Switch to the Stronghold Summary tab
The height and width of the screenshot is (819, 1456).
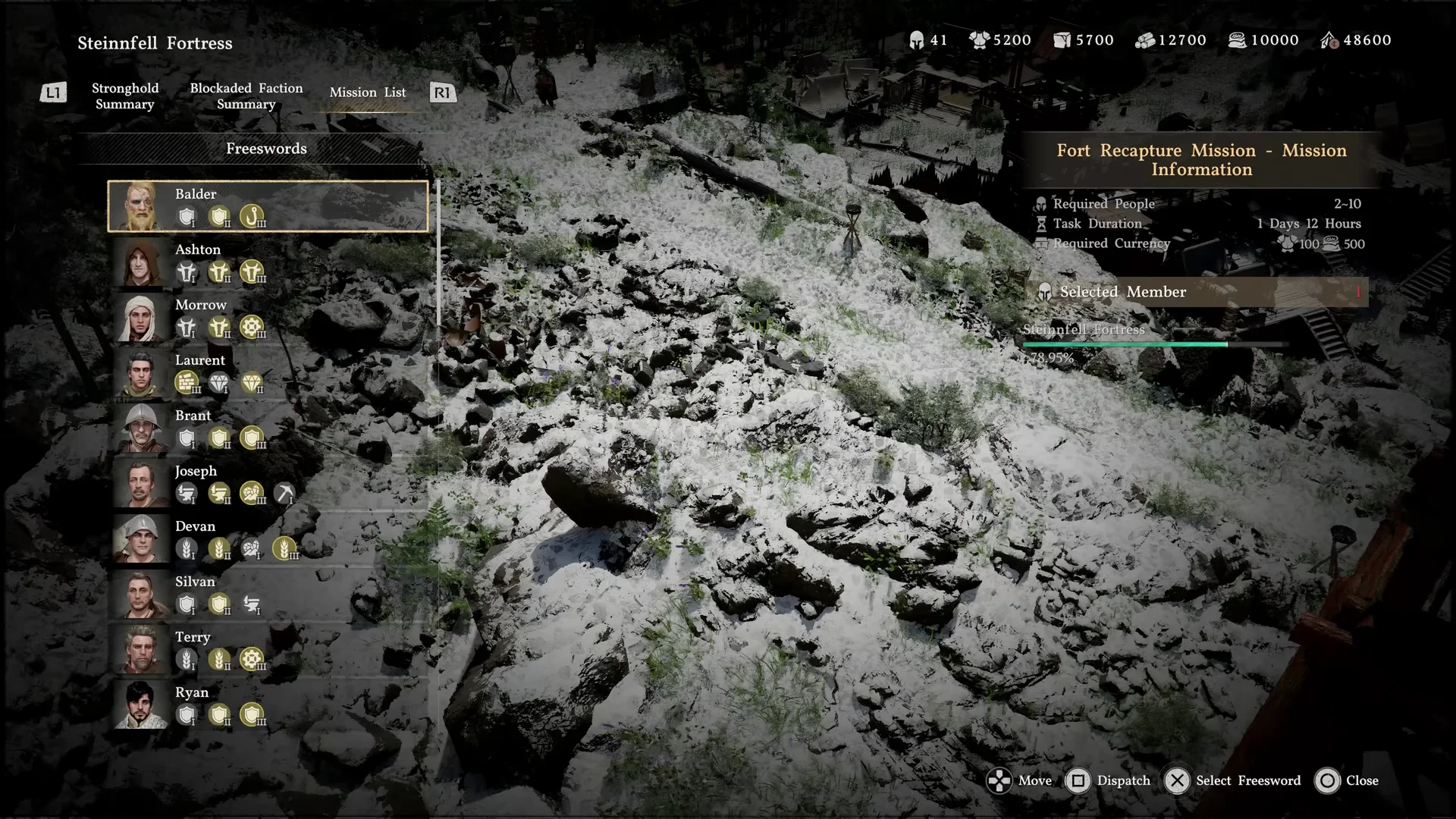(x=125, y=96)
